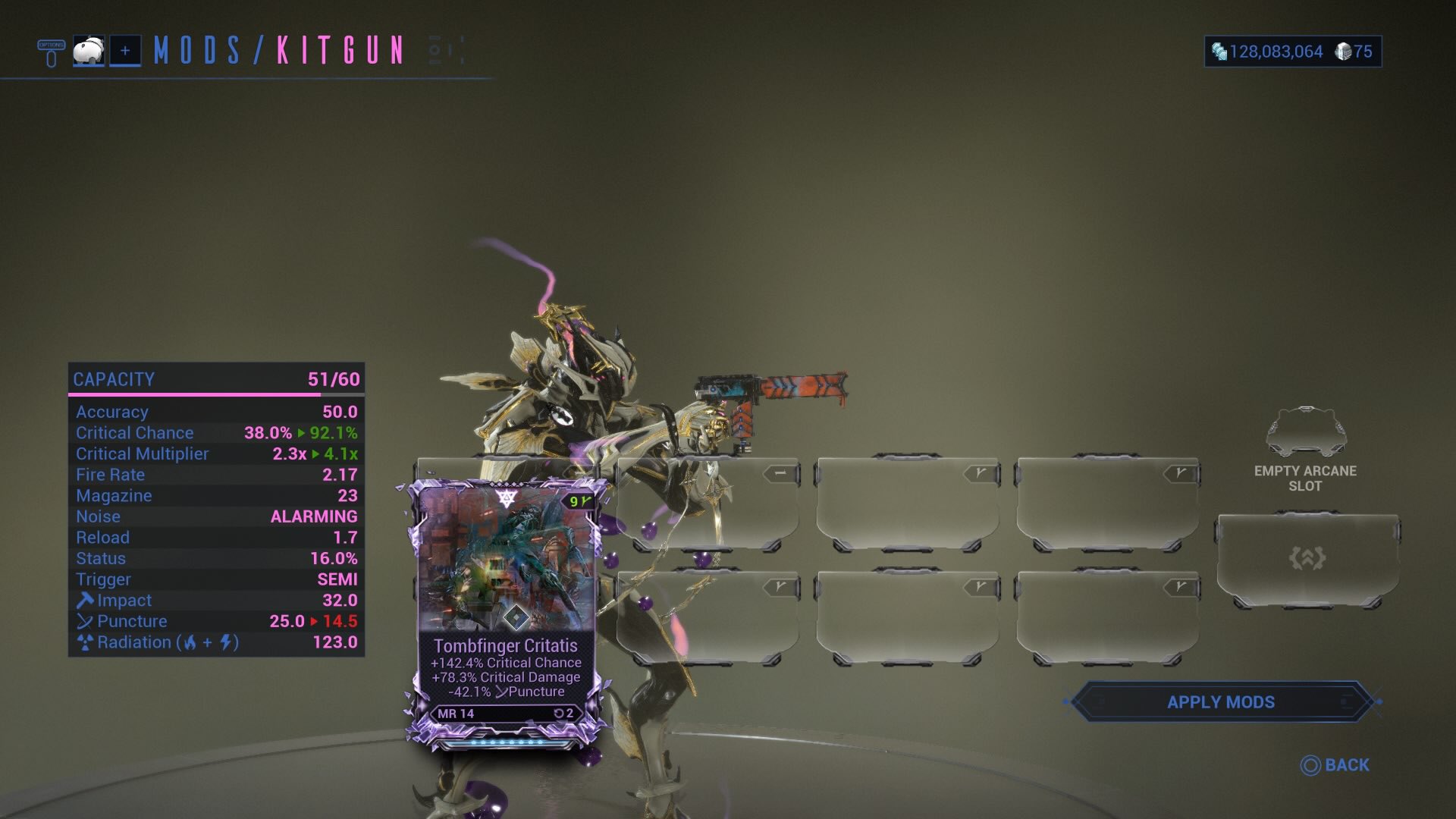This screenshot has height=819, width=1456.
Task: Click the Impact damage icon in the stats panel
Action: [85, 600]
